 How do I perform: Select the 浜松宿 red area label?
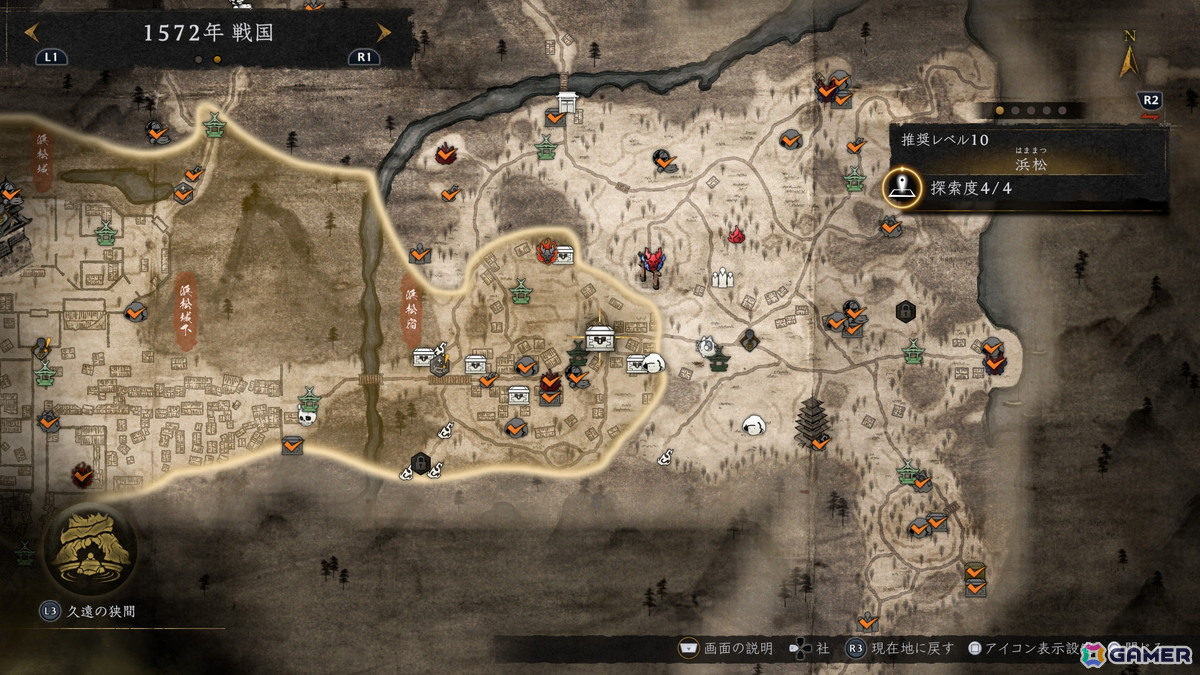point(411,311)
